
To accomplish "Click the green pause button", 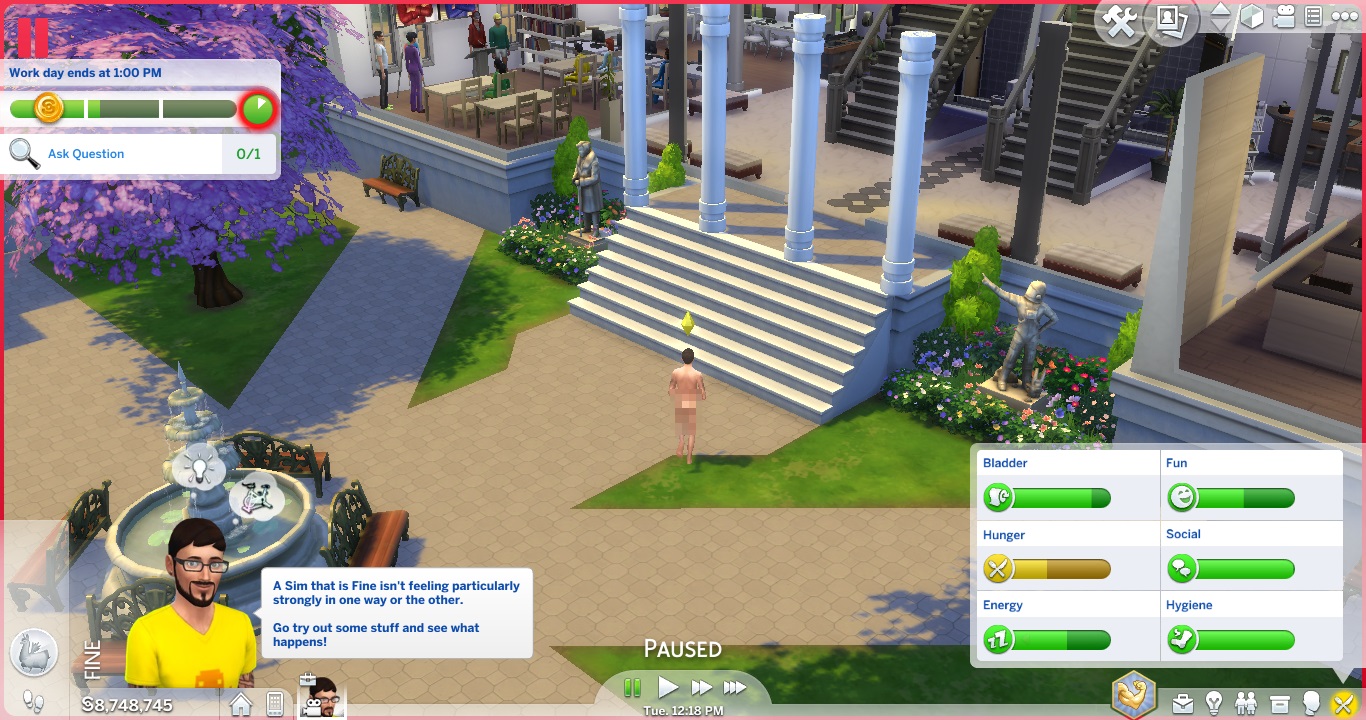I will pyautogui.click(x=632, y=688).
